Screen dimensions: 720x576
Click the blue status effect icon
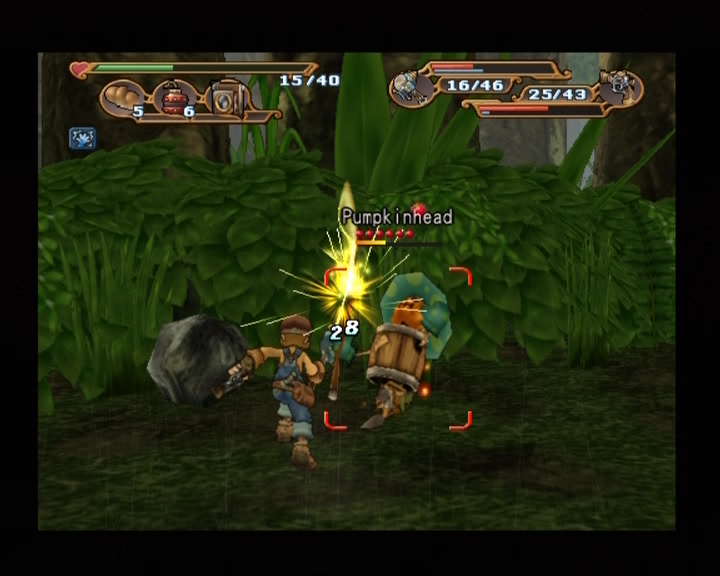point(82,138)
